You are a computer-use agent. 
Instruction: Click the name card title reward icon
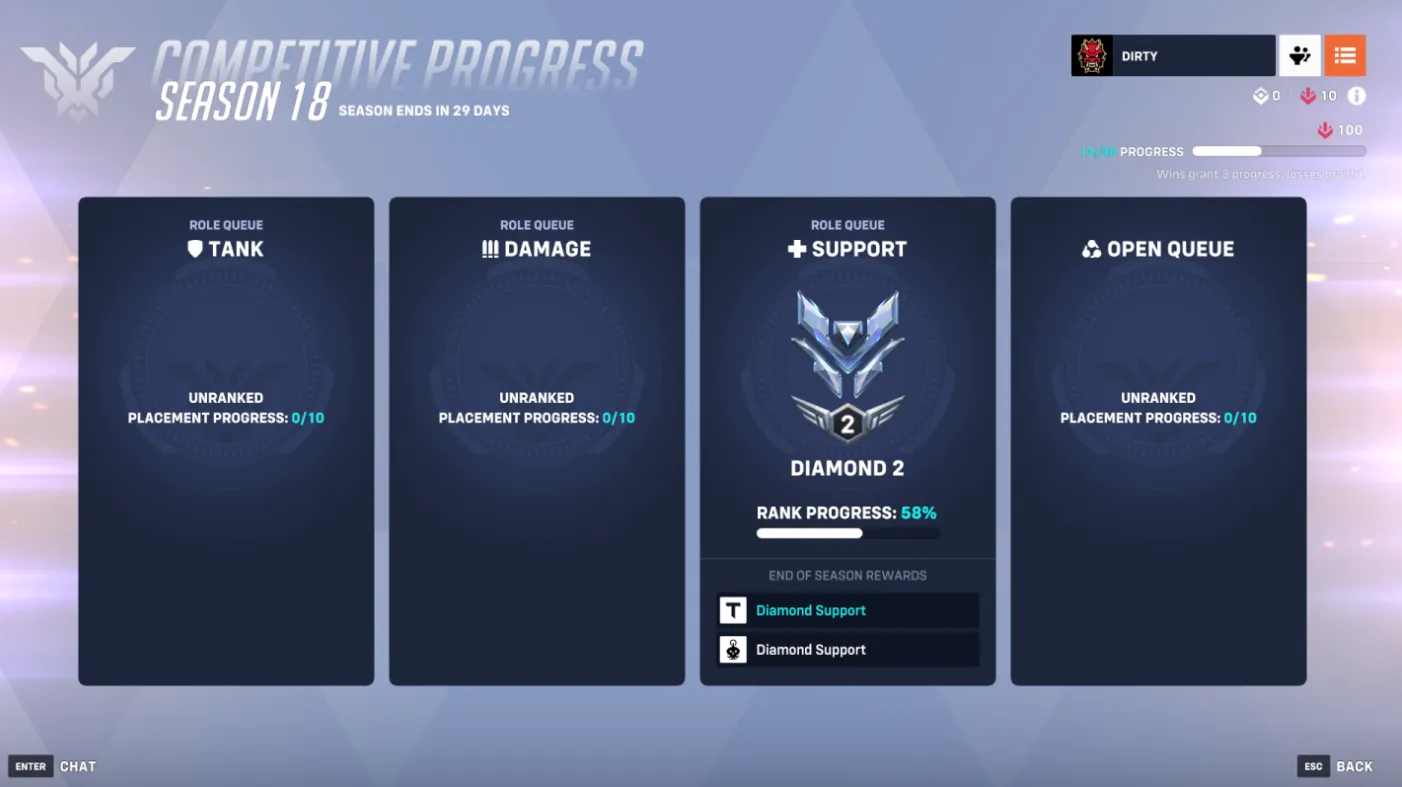(733, 610)
